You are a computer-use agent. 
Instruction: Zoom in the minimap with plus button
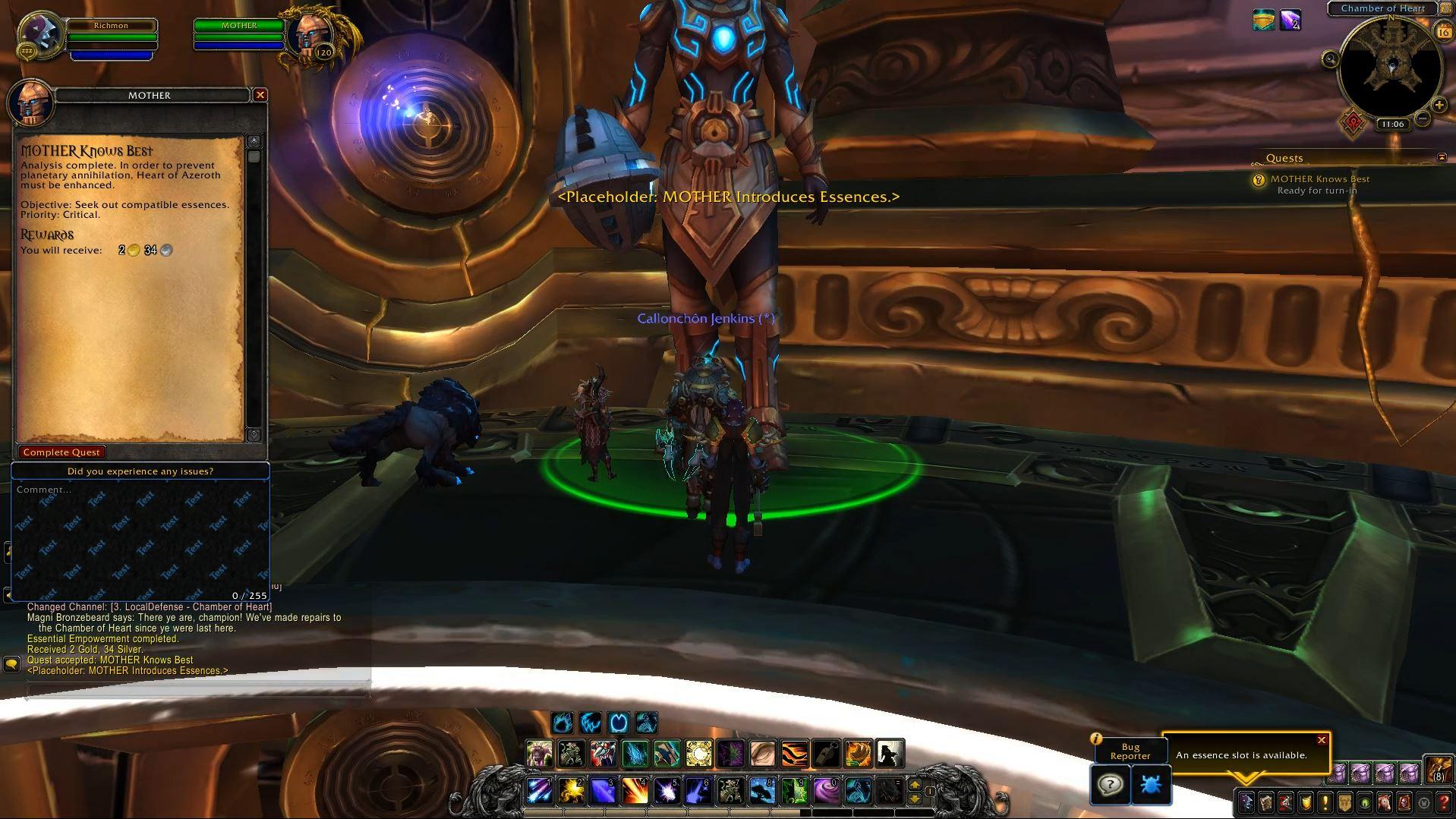point(1439,106)
